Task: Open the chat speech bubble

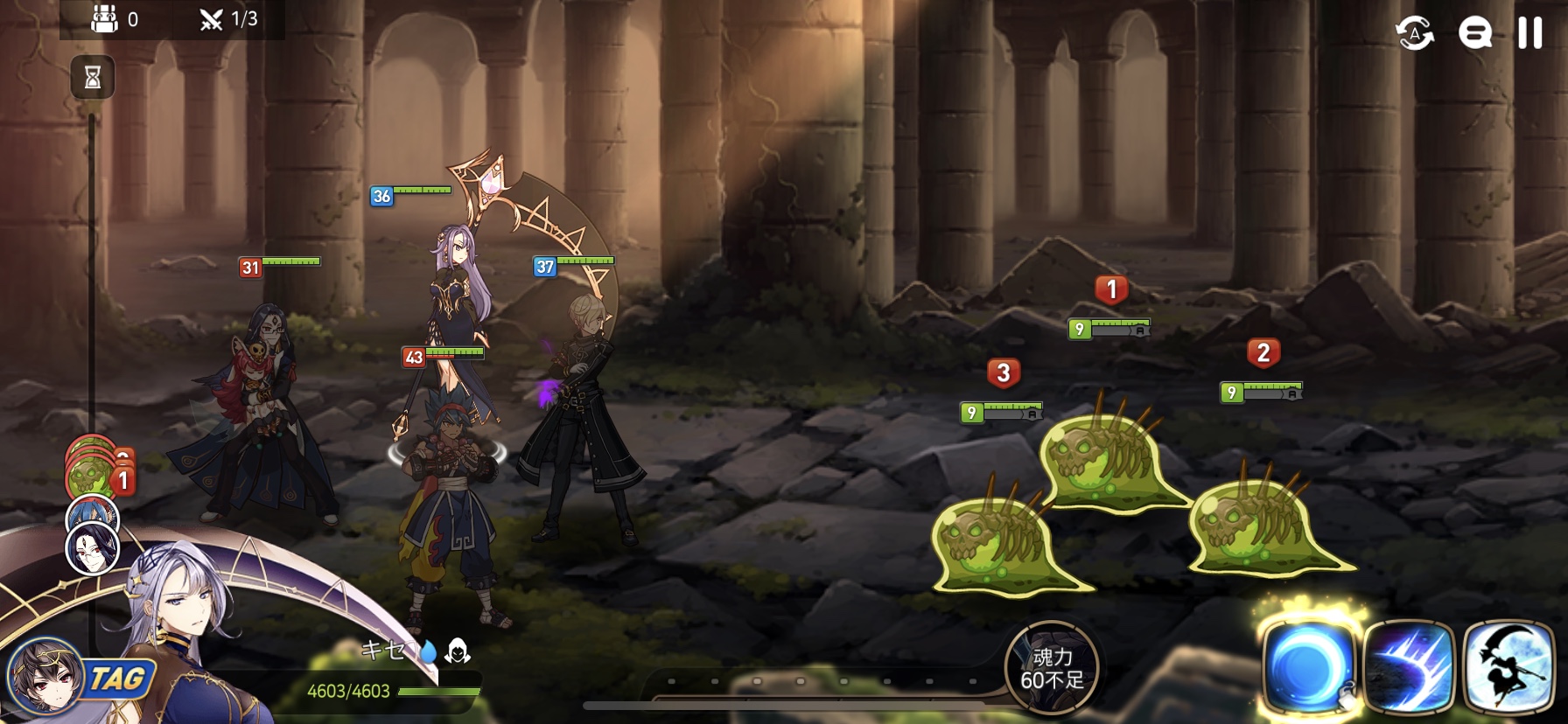Action: pyautogui.click(x=1474, y=33)
